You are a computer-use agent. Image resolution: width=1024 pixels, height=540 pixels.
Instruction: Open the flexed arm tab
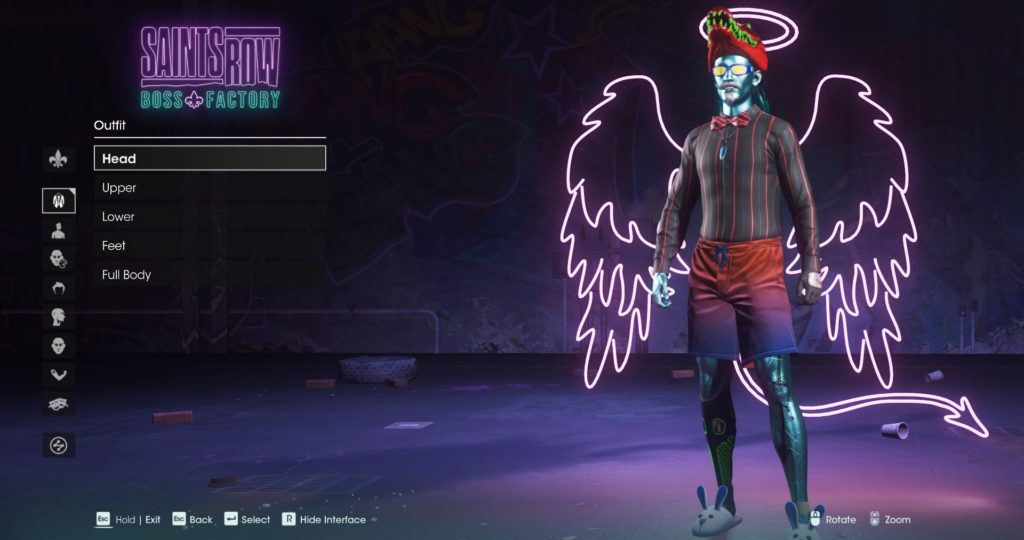(58, 375)
